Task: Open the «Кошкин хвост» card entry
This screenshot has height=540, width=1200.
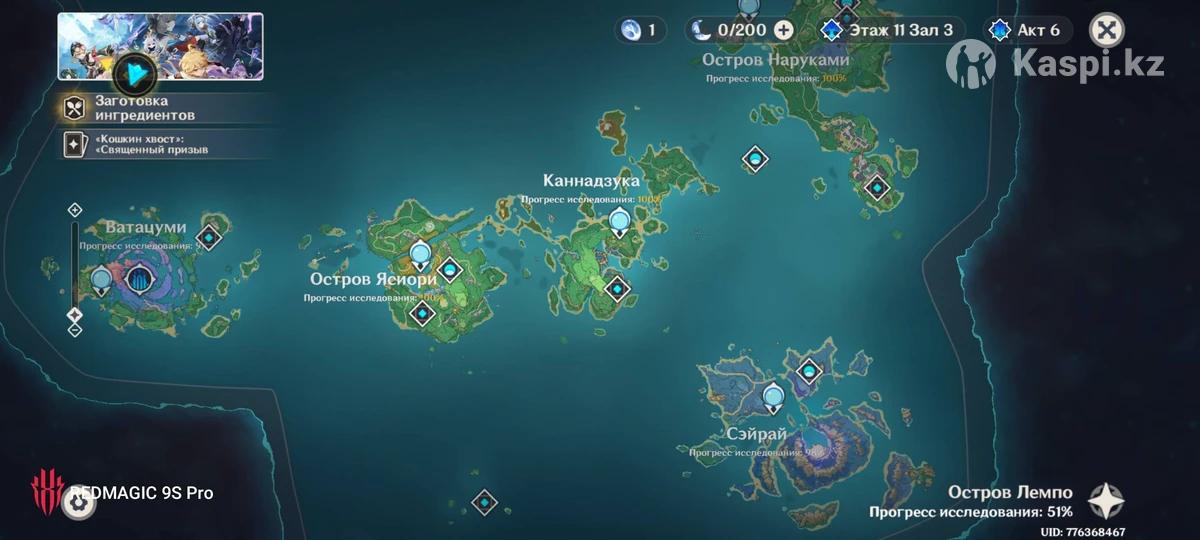Action: pos(160,143)
